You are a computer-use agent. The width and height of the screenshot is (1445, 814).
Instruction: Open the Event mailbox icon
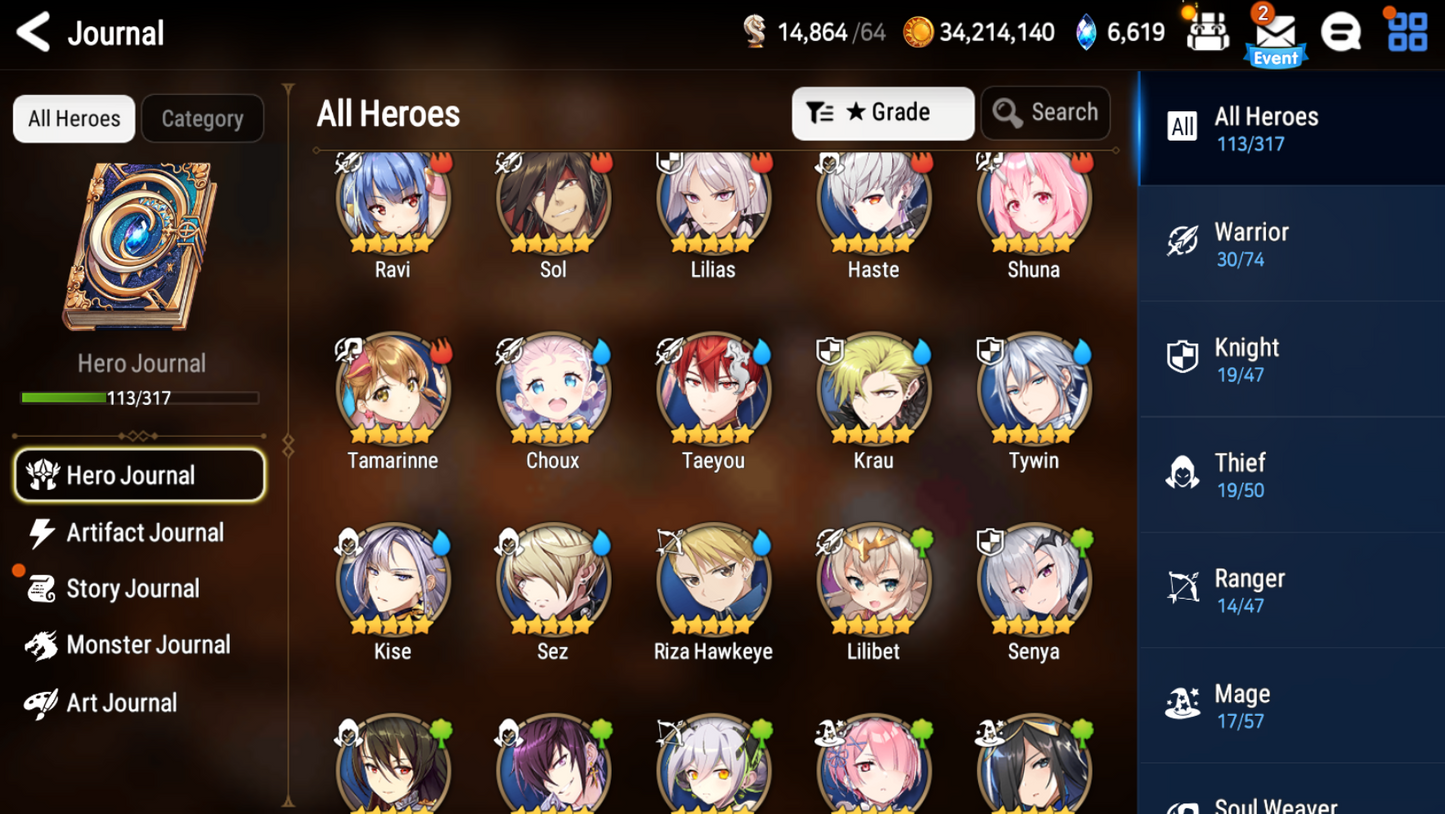coord(1275,33)
